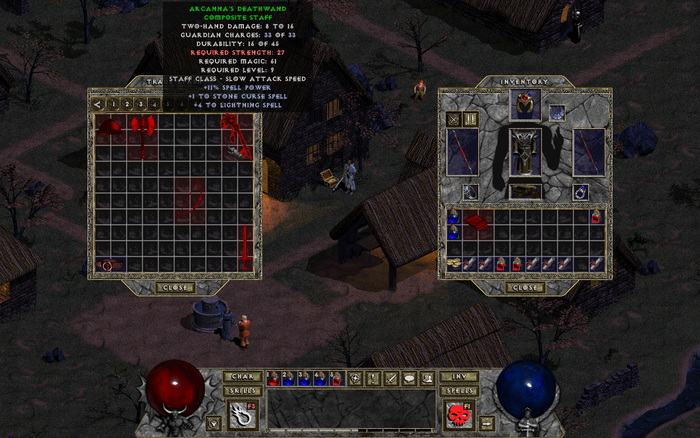This screenshot has width=700, height=438.
Task: Pick up the gold coins pile
Action: tap(455, 263)
